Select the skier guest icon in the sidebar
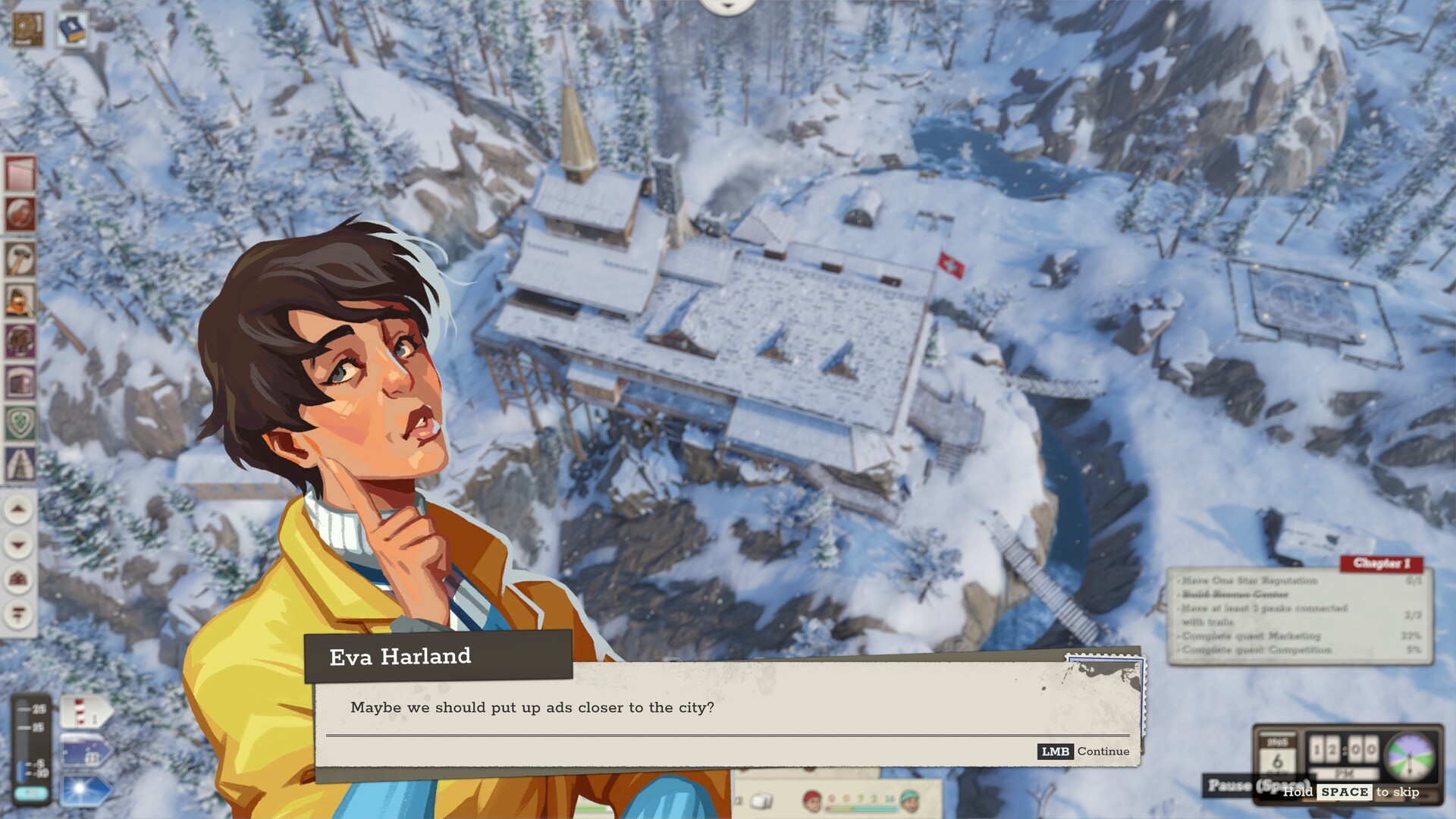This screenshot has height=819, width=1456. point(20,212)
